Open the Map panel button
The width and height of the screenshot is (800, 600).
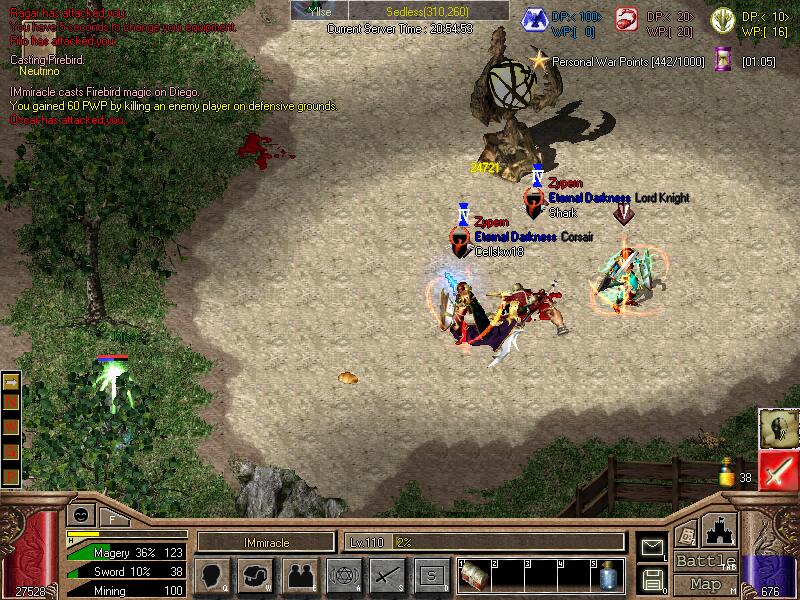click(705, 584)
